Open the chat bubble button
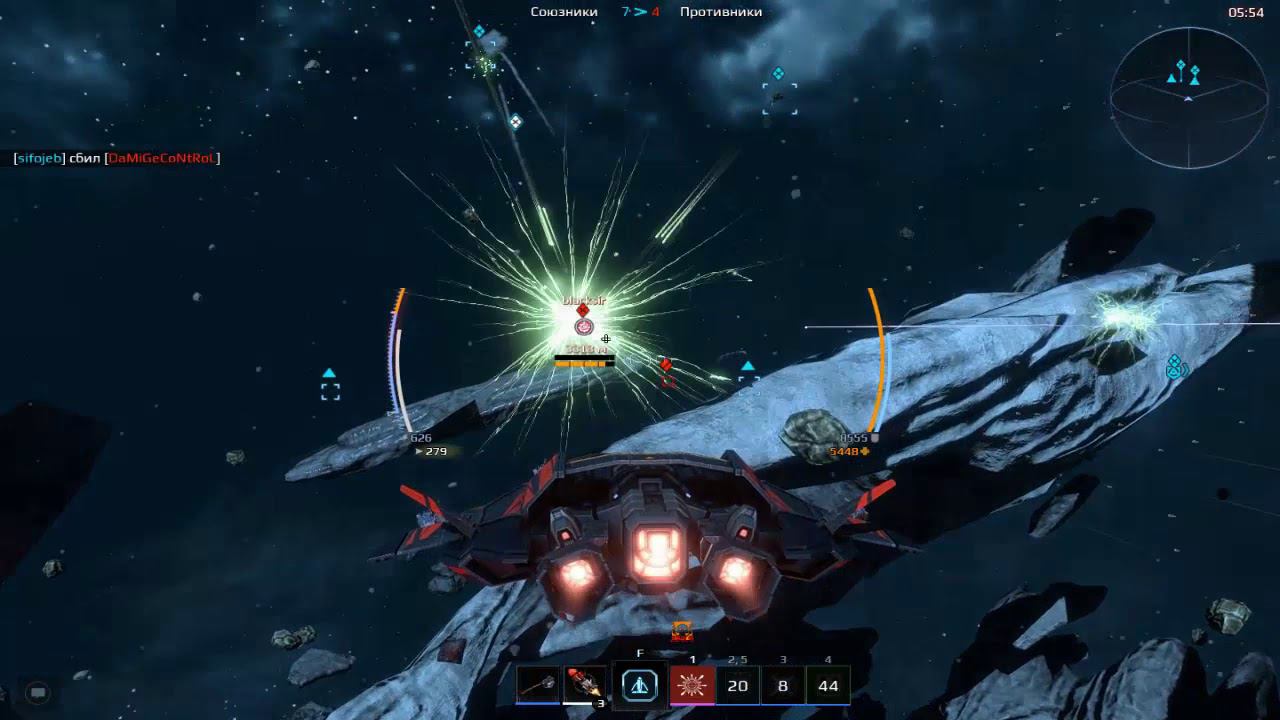 (38, 692)
